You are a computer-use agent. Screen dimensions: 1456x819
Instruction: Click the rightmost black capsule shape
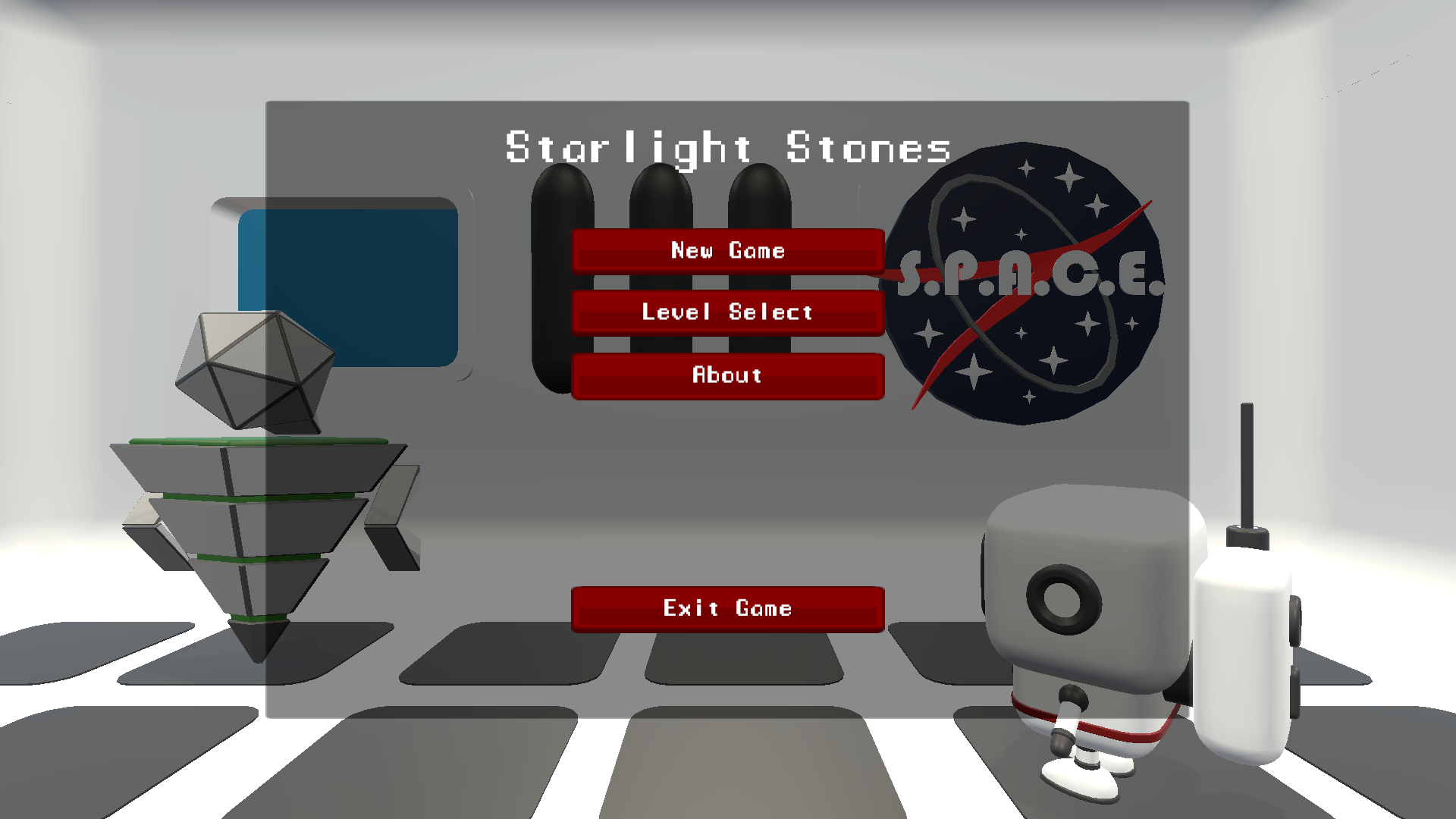(x=758, y=197)
